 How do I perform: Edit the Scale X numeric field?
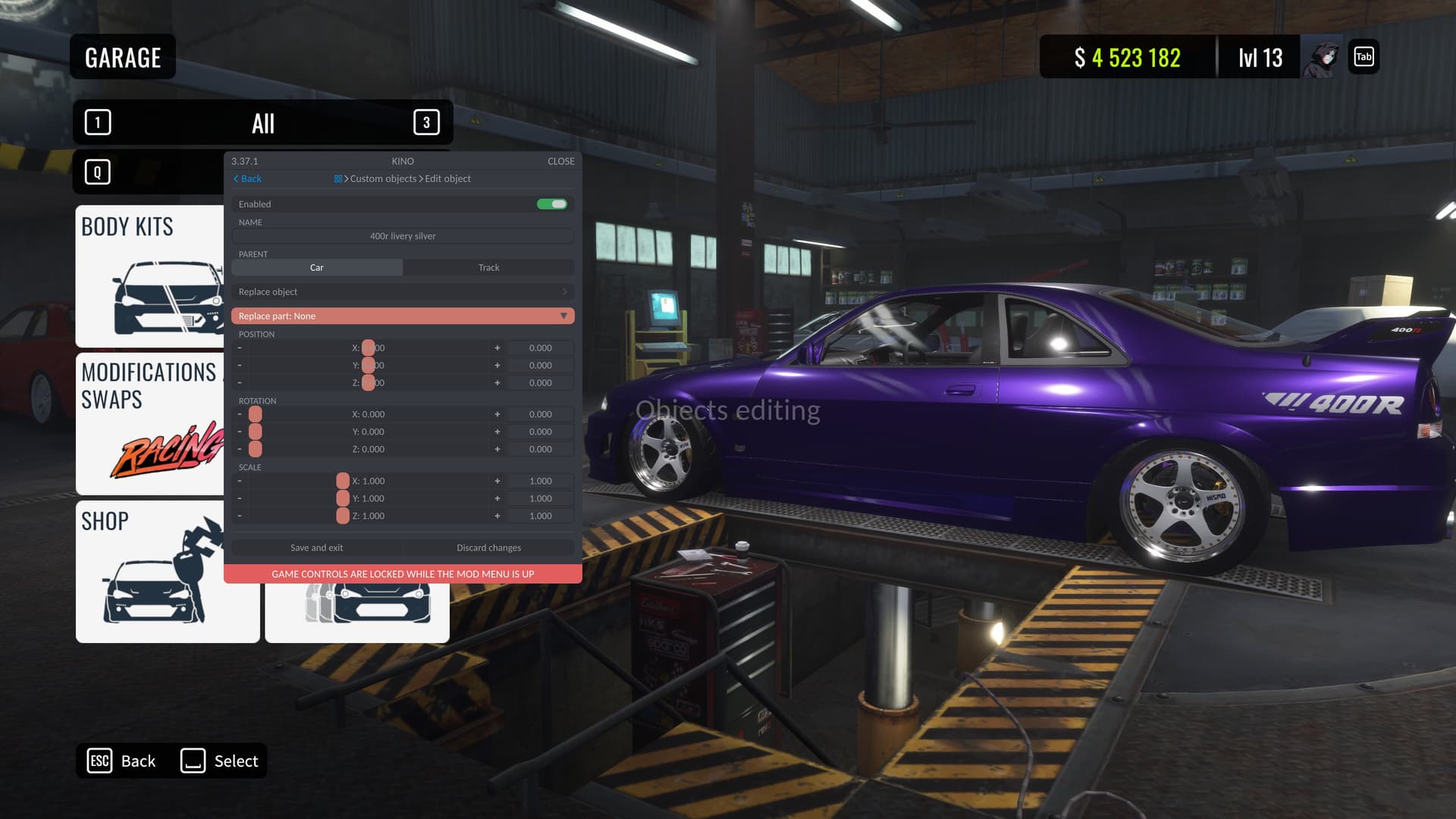(x=540, y=482)
